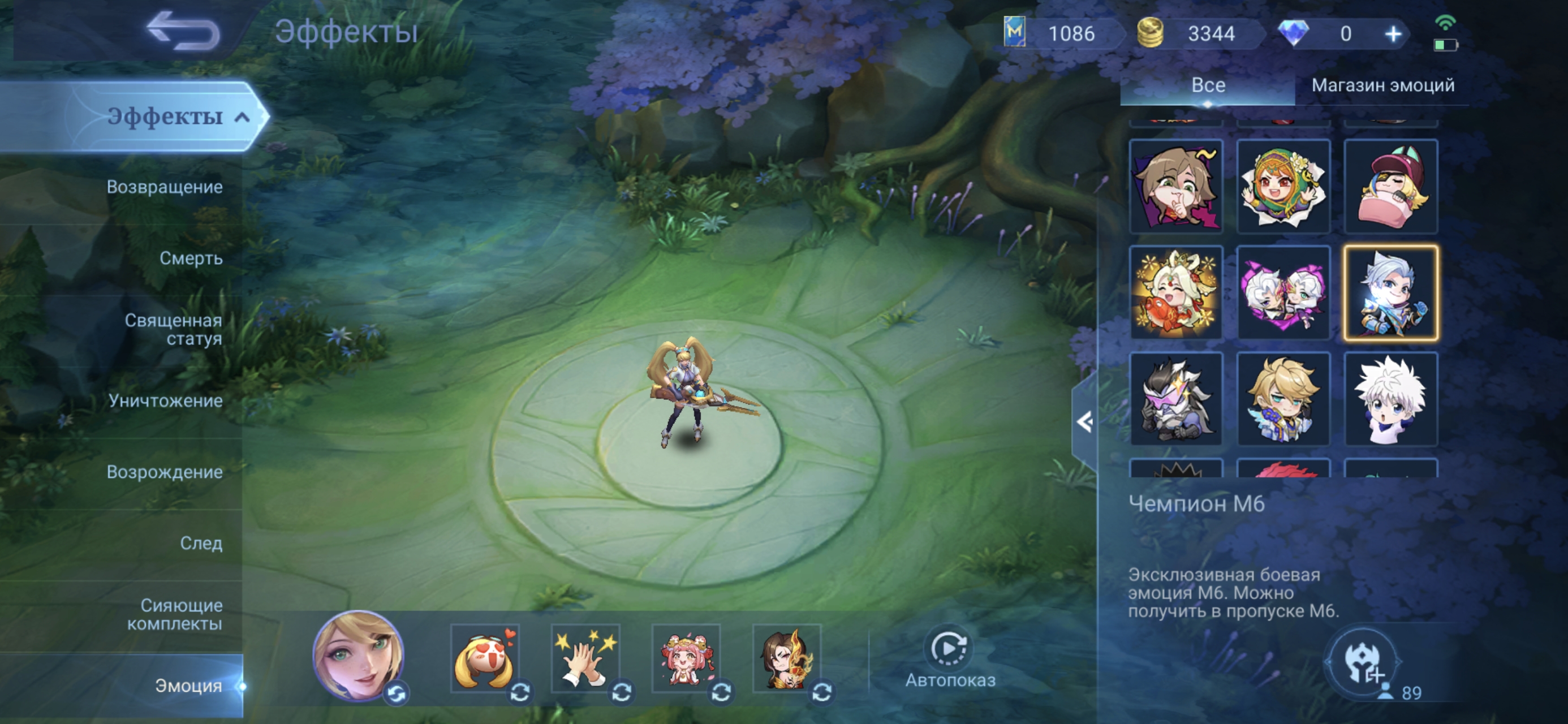This screenshot has width=1568, height=724.
Task: Collapse the emote panel with side arrow
Action: (x=1084, y=421)
